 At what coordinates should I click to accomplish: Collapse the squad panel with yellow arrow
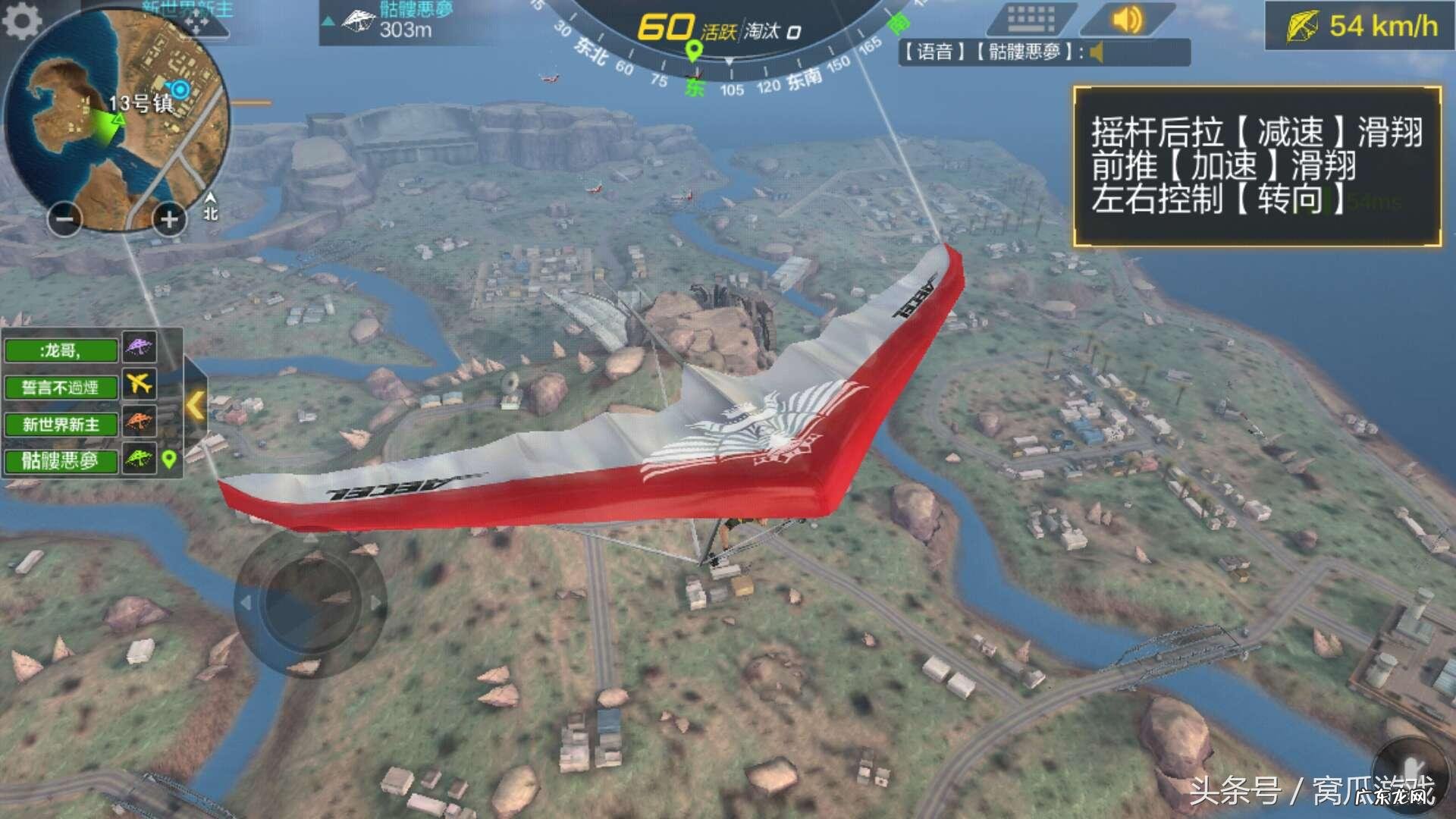(195, 405)
